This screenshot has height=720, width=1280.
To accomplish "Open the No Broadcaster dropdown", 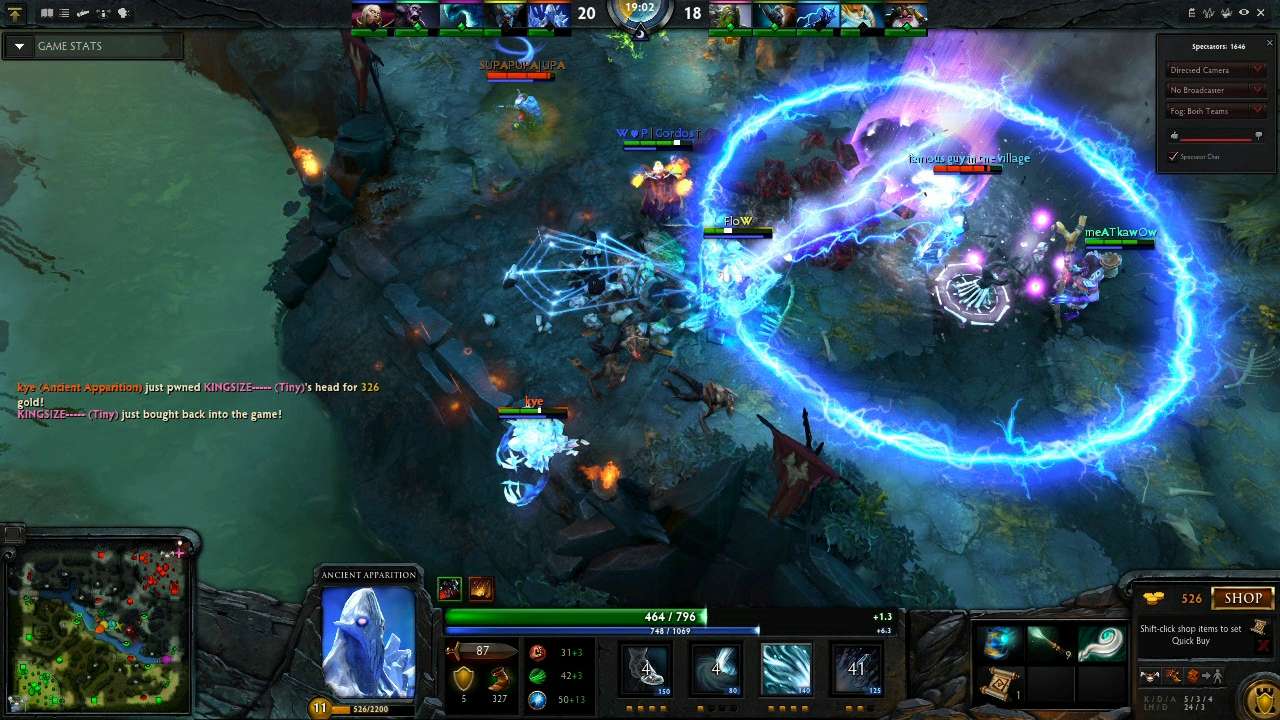I will (1217, 90).
